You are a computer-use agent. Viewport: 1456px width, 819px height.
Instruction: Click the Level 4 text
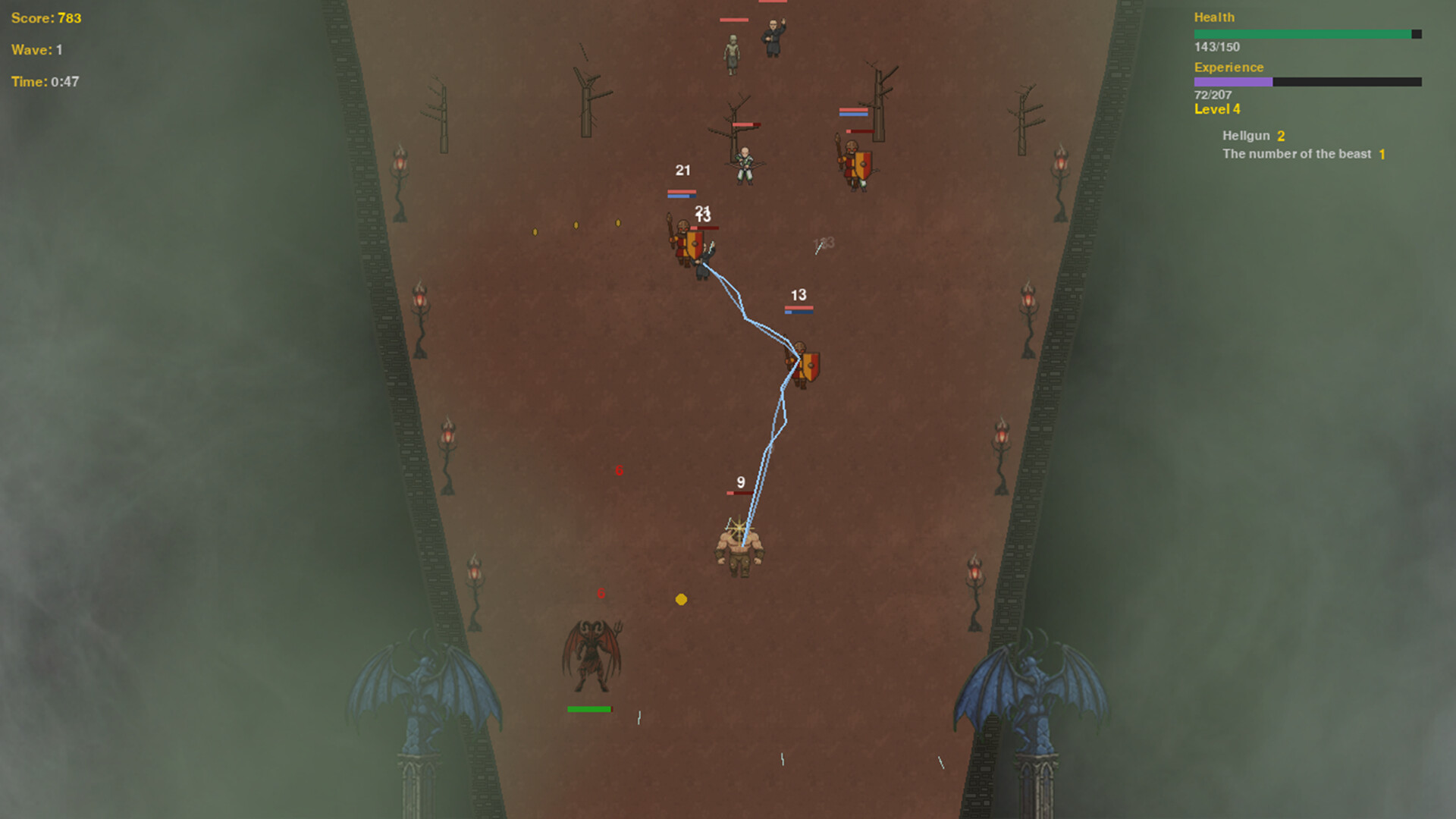click(x=1216, y=109)
